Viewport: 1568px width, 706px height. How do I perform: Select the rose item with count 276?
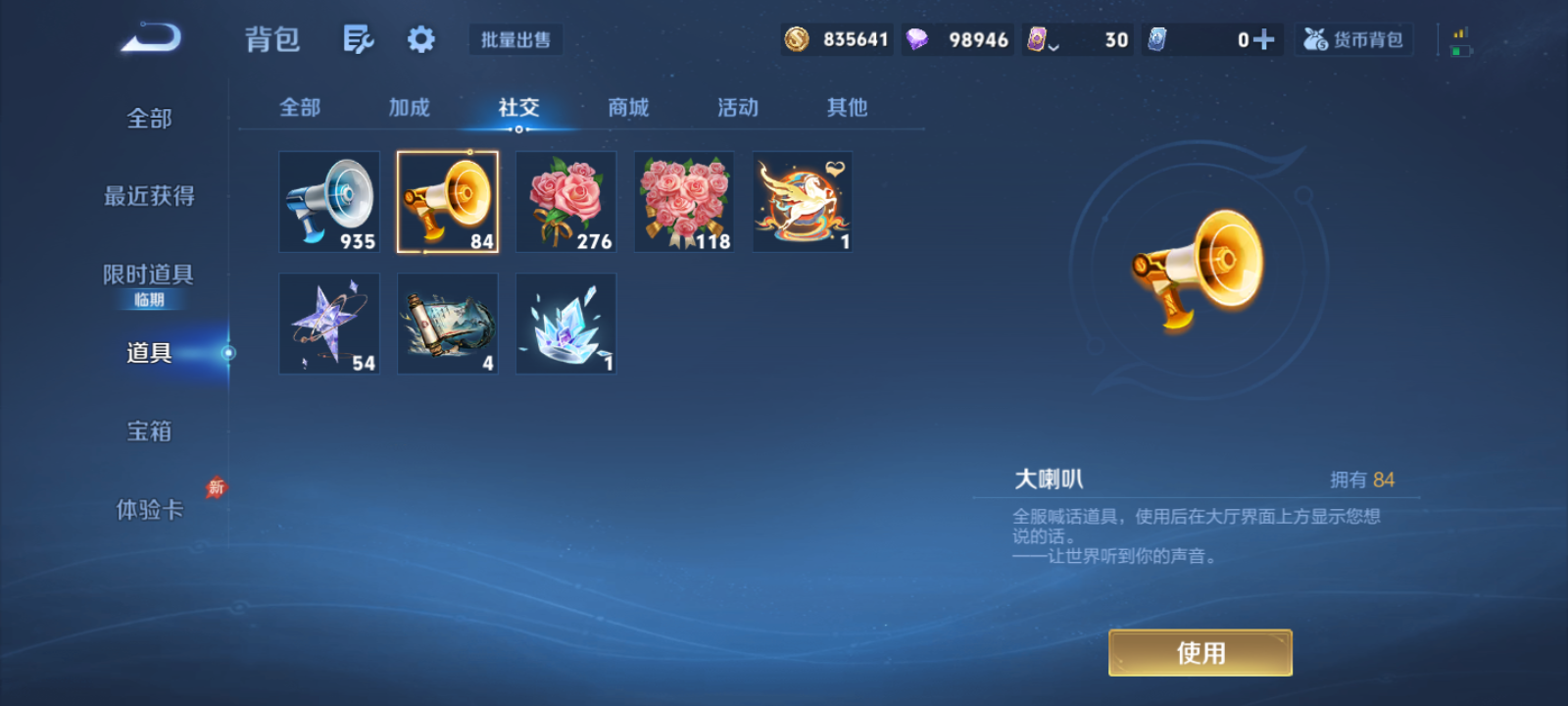[565, 201]
